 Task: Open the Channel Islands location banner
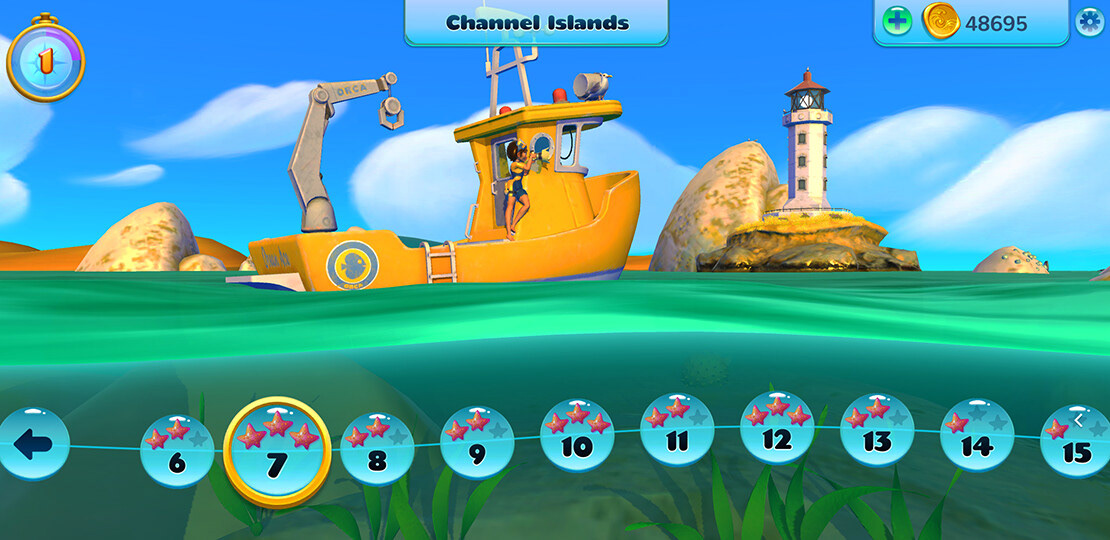[537, 22]
